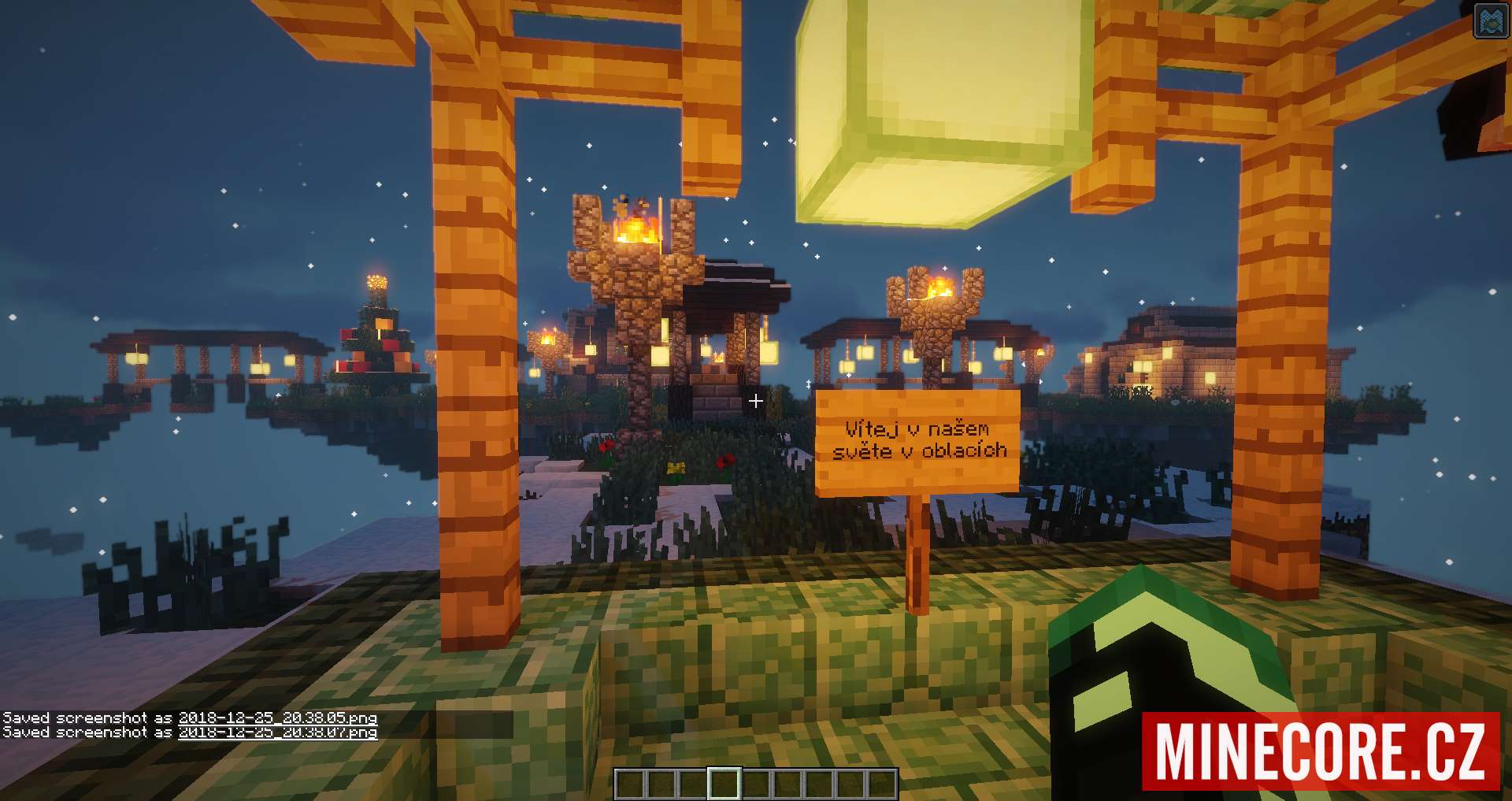Open the 2018-12-25_20.38.05.png screenshot link
The width and height of the screenshot is (1512, 801).
pyautogui.click(x=277, y=718)
